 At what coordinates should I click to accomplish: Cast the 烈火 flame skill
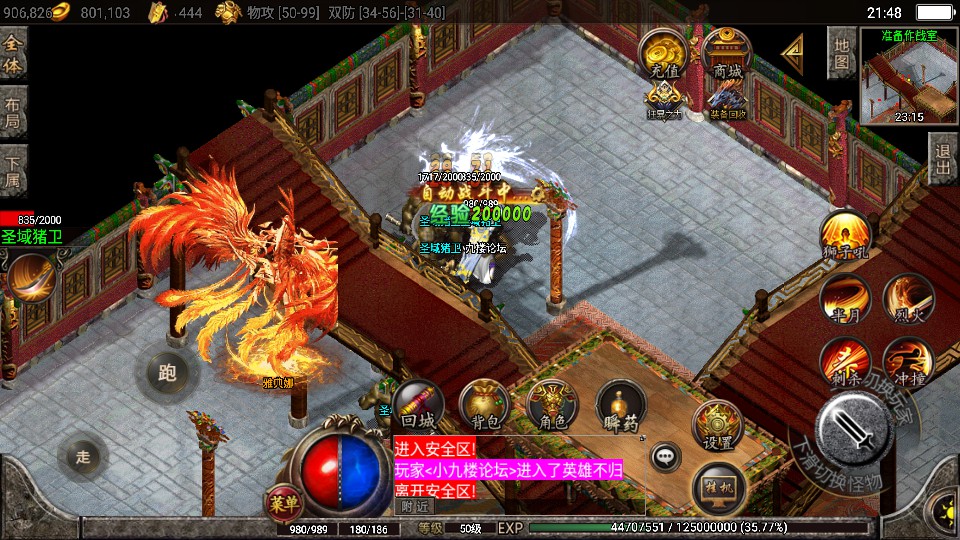(908, 299)
